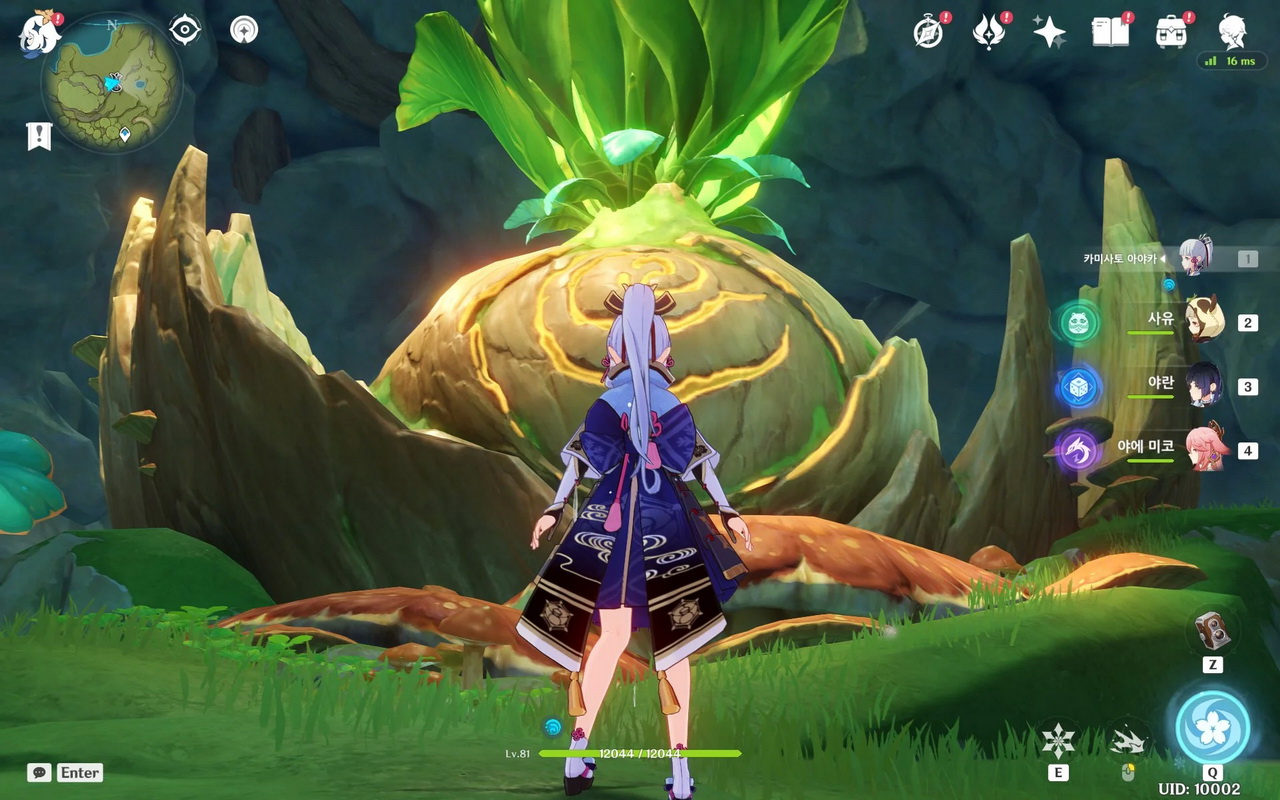This screenshot has width=1280, height=800.
Task: Open the adventurer handbook book icon
Action: pos(1110,32)
